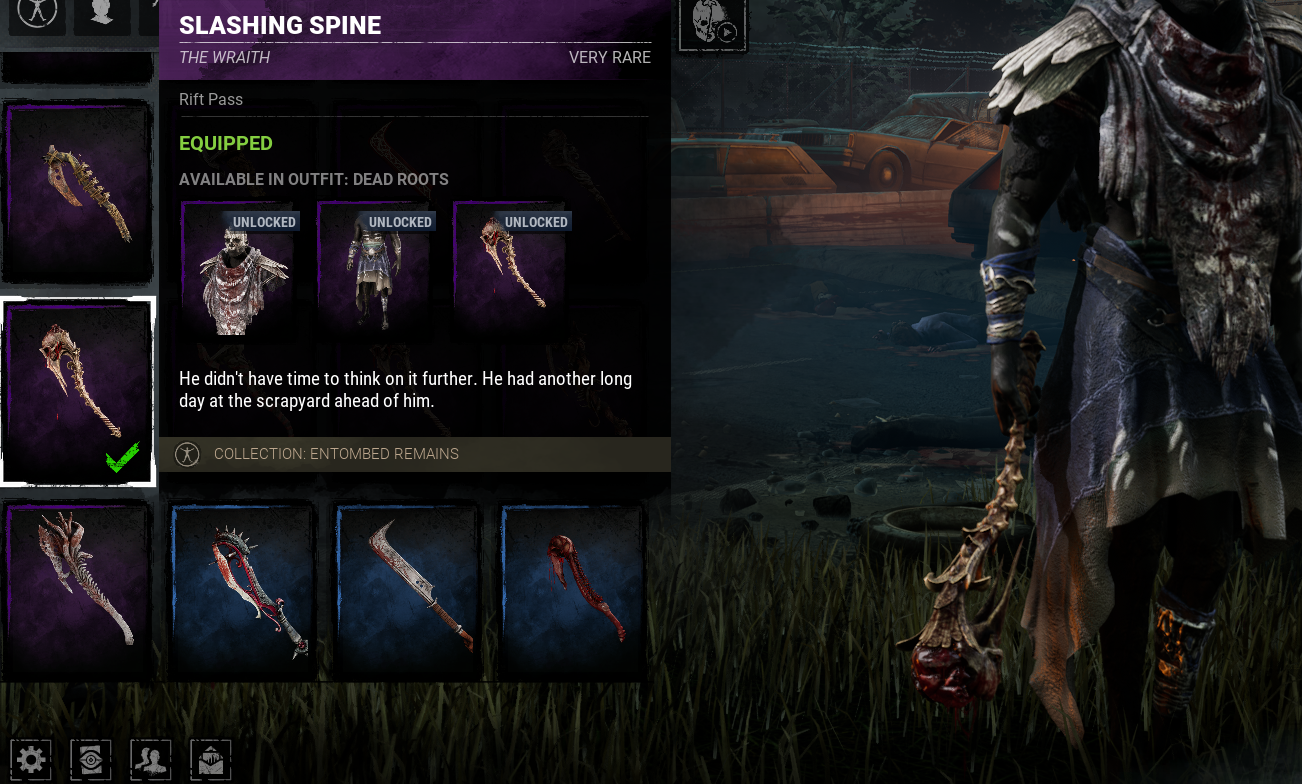
Task: Pick the purple clawed bone weapon card
Action: pyautogui.click(x=78, y=591)
